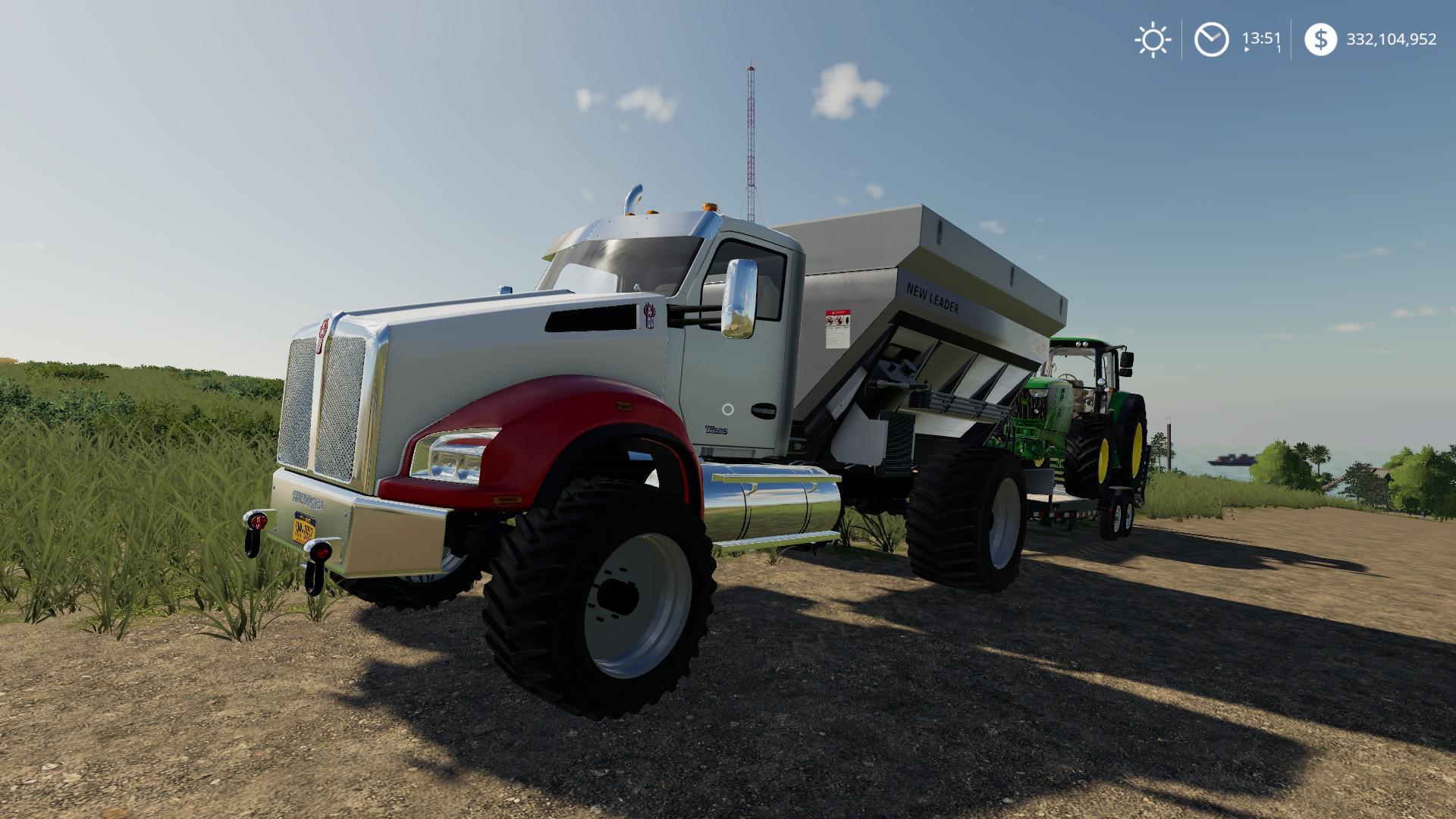The width and height of the screenshot is (1456, 819).
Task: Click the warning sticker on the cab door
Action: (x=836, y=328)
